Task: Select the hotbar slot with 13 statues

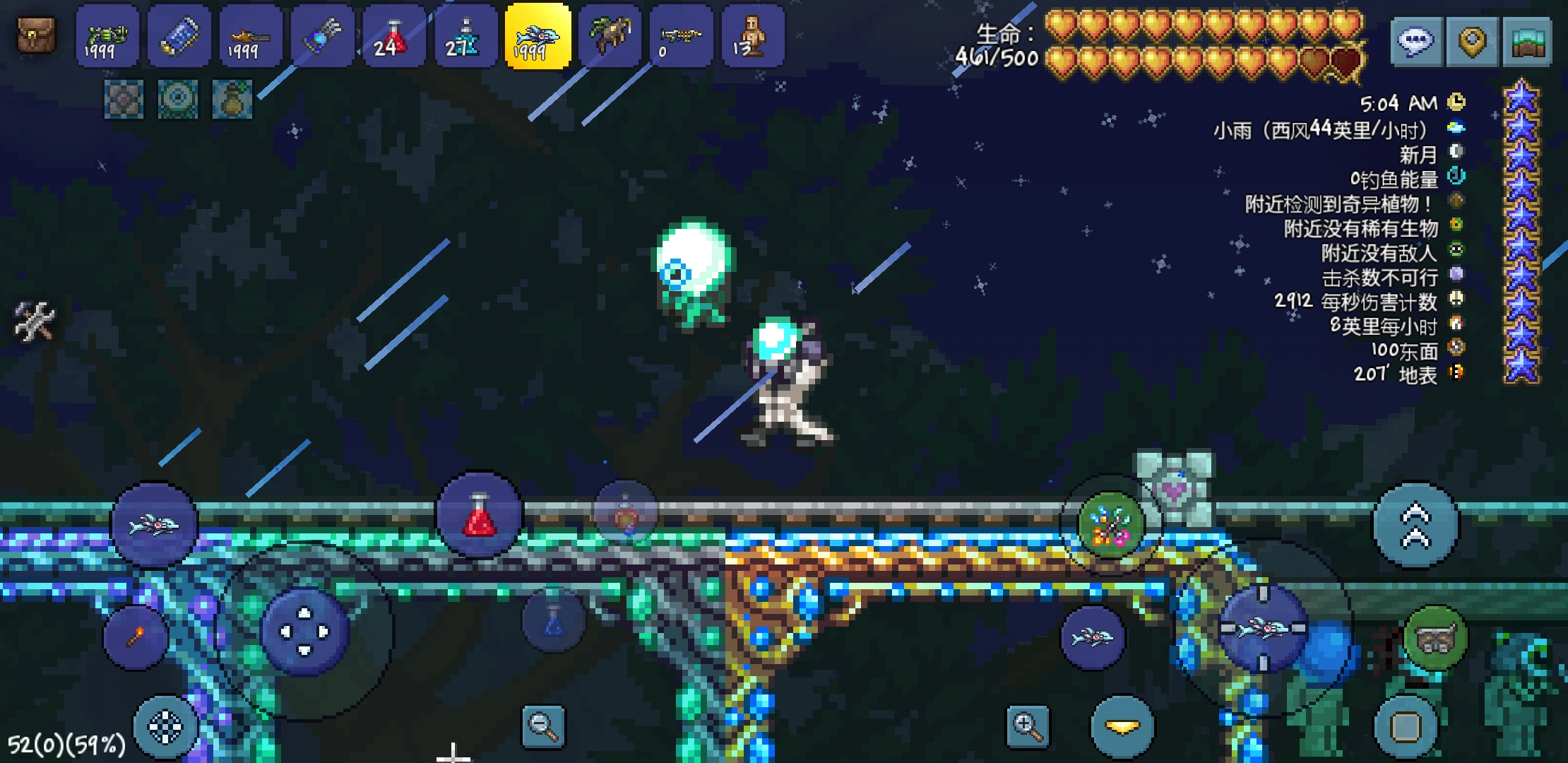Action: pyautogui.click(x=752, y=37)
